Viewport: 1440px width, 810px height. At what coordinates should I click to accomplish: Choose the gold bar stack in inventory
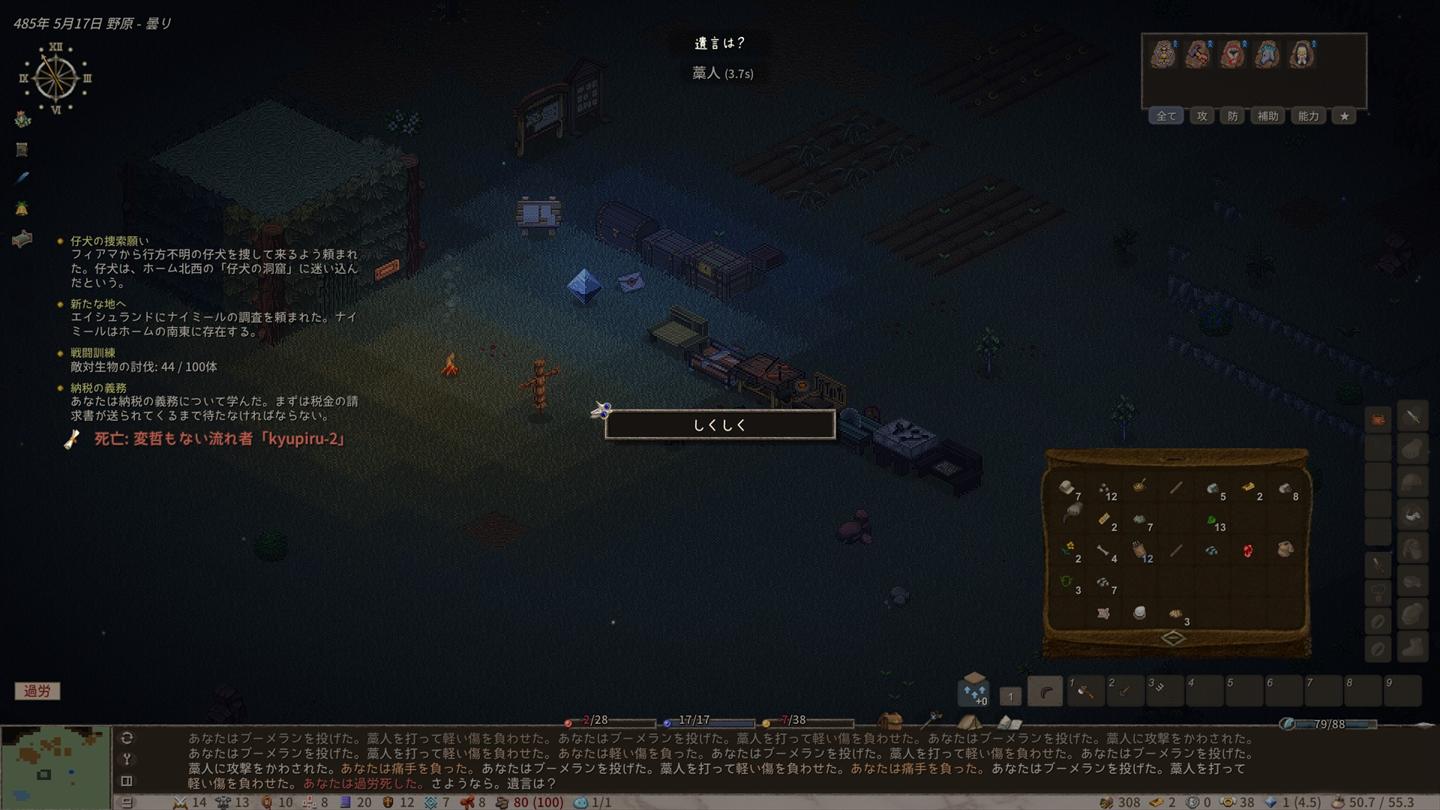pos(1249,488)
